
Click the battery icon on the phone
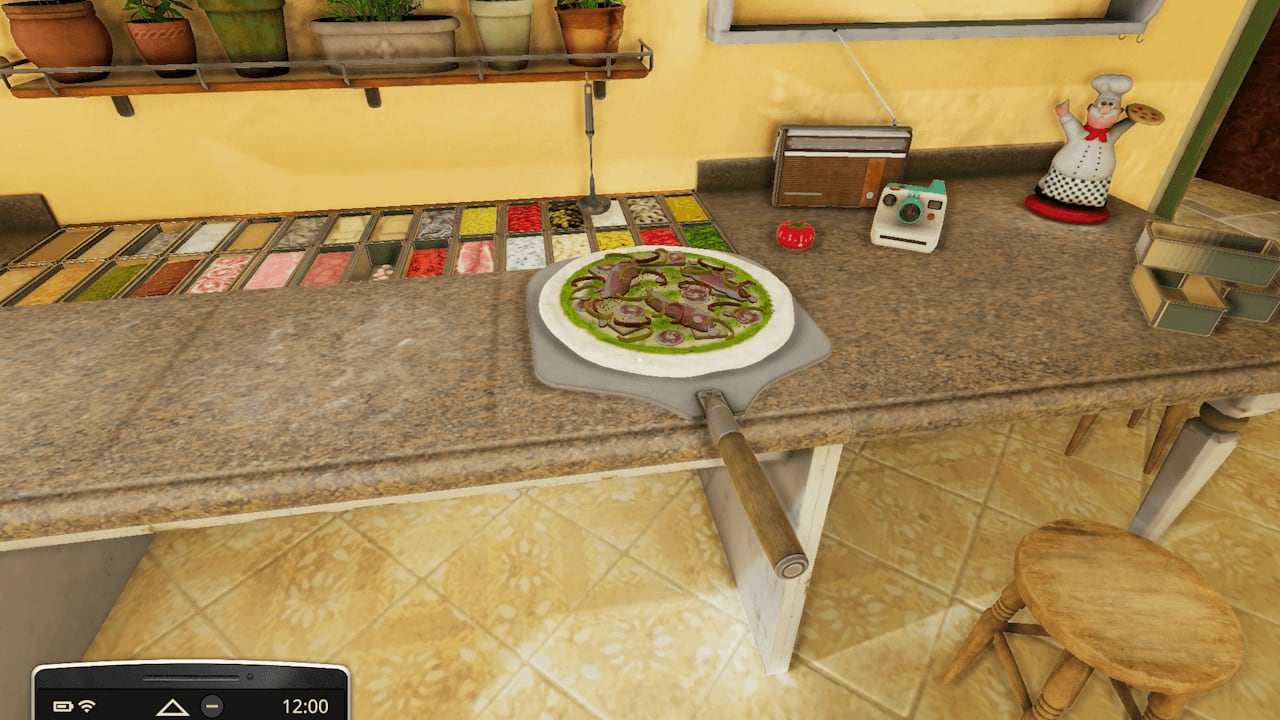pyautogui.click(x=63, y=705)
